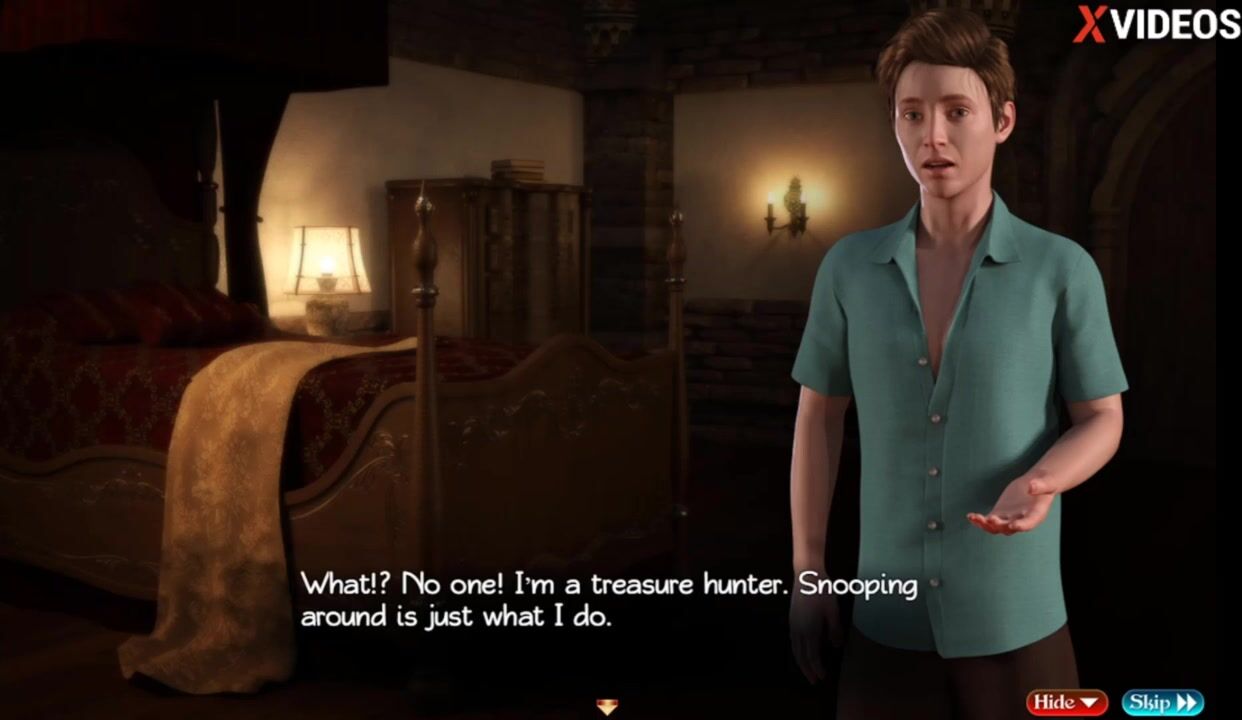
Task: Advance dialogue with the orange arrow
Action: coord(607,707)
